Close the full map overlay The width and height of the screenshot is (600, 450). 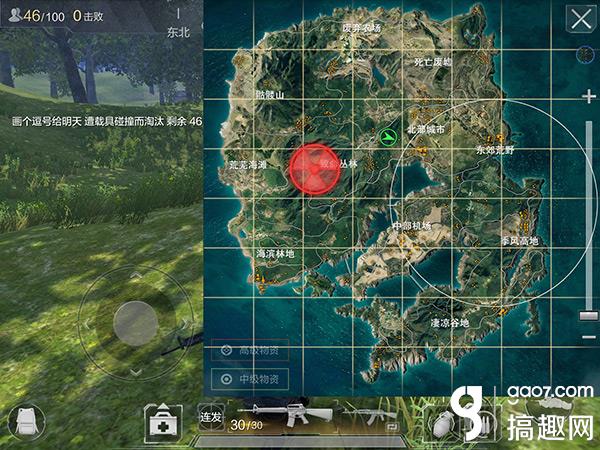(x=579, y=18)
